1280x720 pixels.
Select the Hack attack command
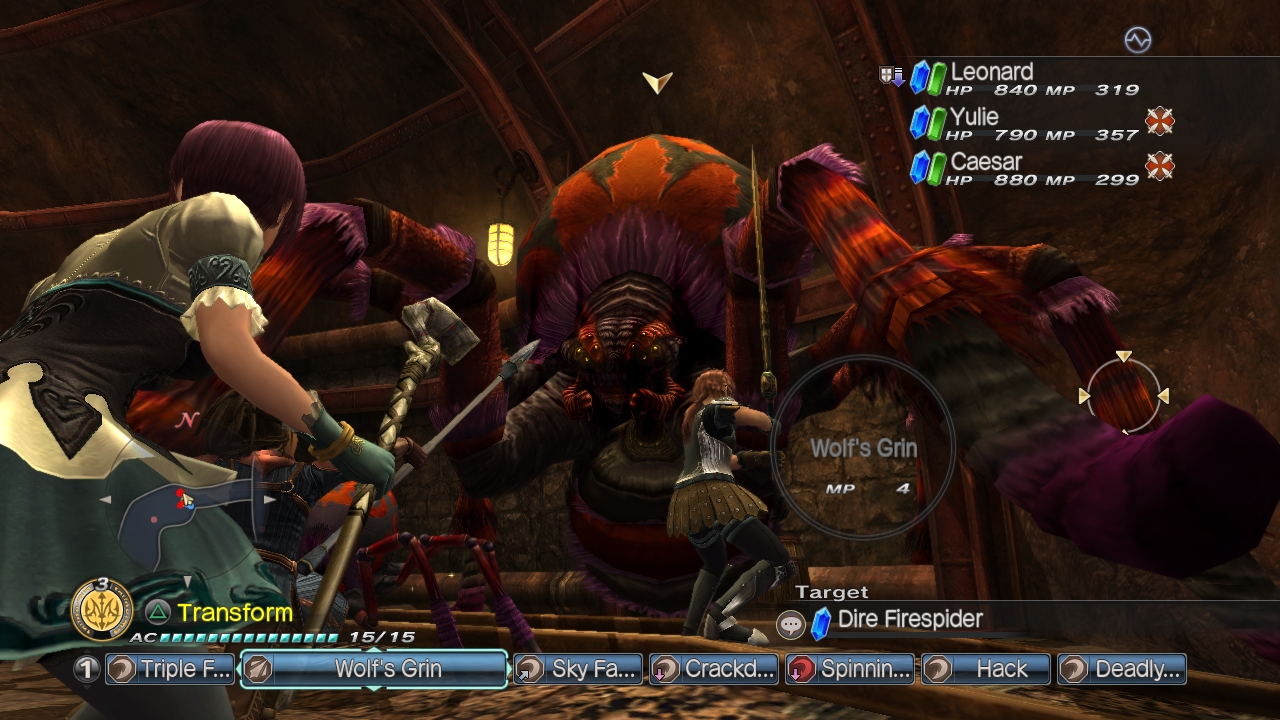click(x=986, y=669)
